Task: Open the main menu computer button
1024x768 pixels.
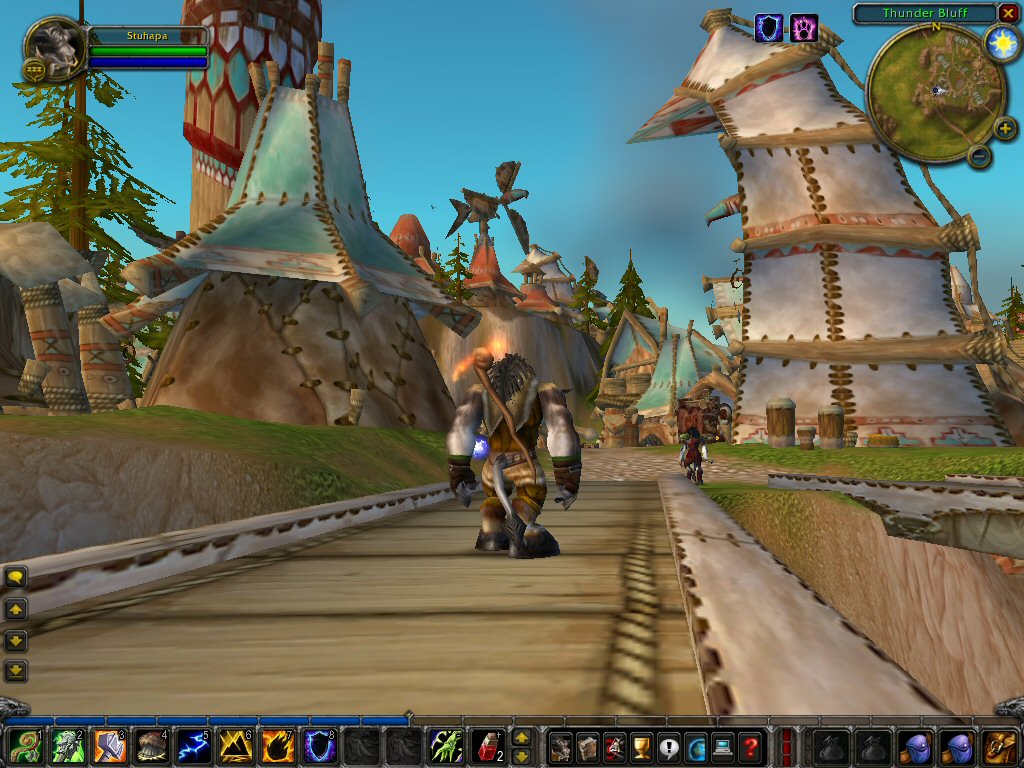Action: (x=723, y=747)
